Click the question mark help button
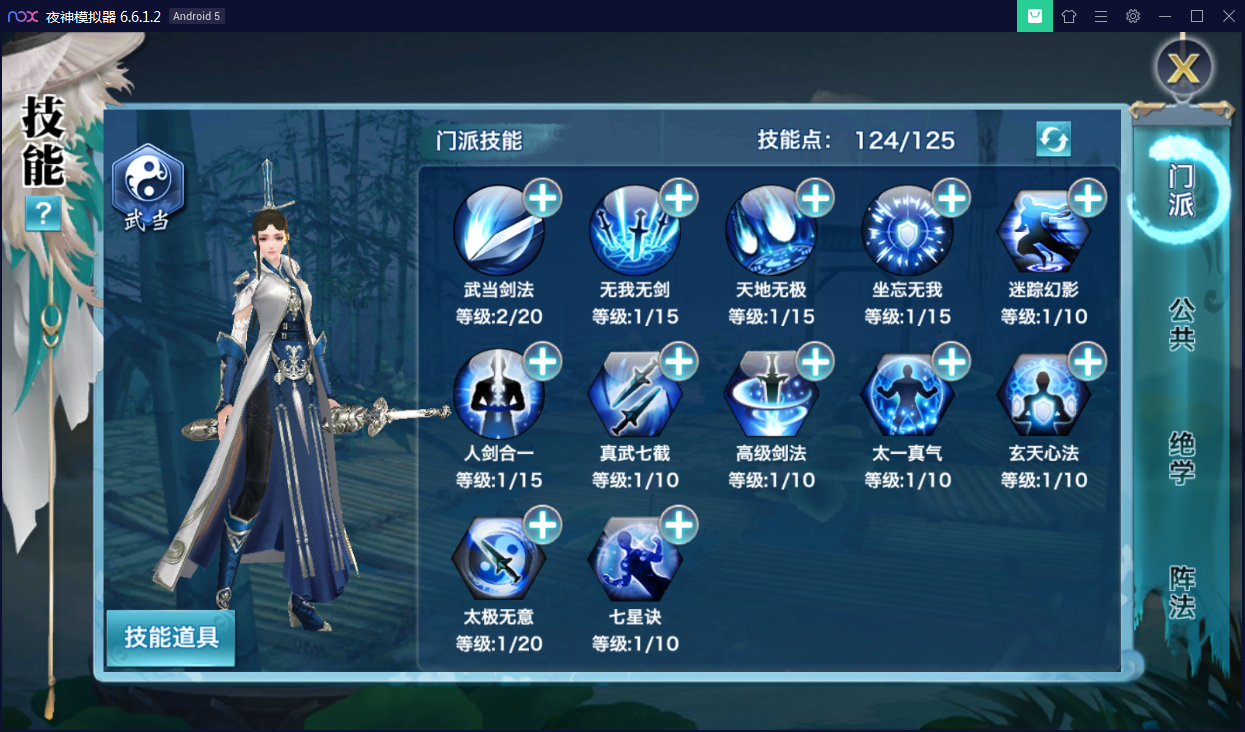The height and width of the screenshot is (732, 1245). pos(44,213)
